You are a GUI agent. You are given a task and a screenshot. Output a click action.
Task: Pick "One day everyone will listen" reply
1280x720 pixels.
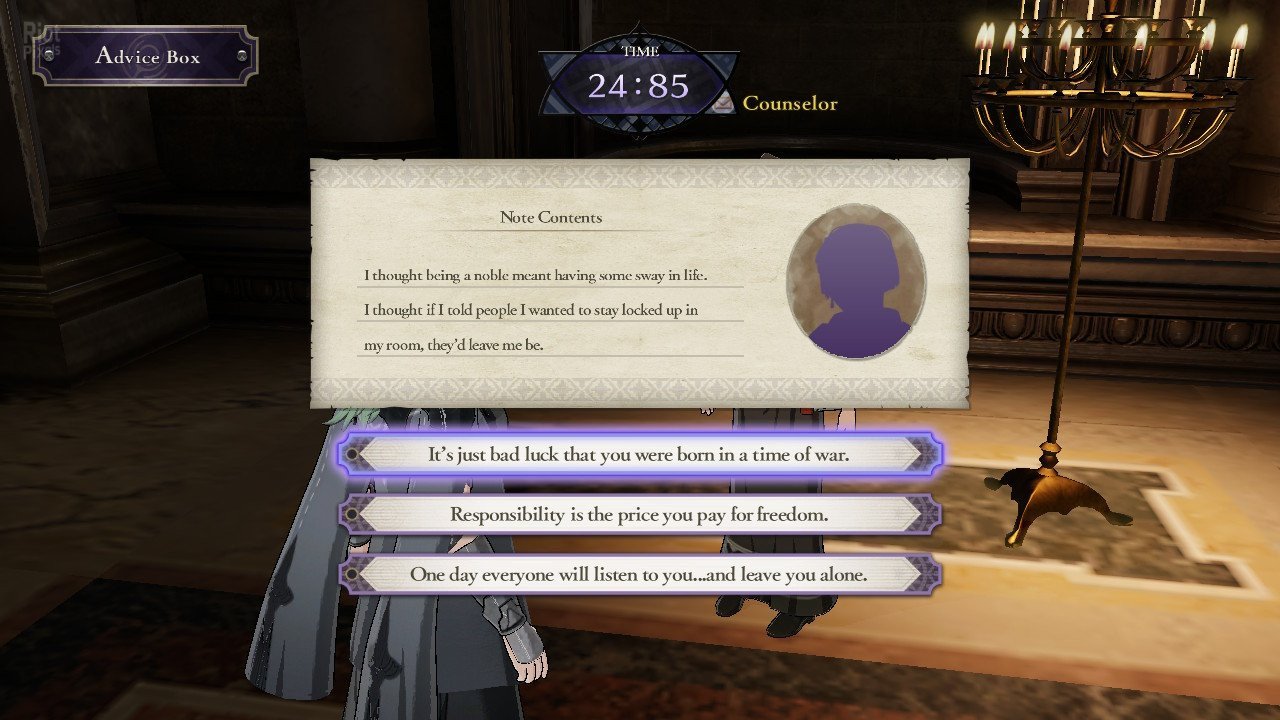point(640,575)
